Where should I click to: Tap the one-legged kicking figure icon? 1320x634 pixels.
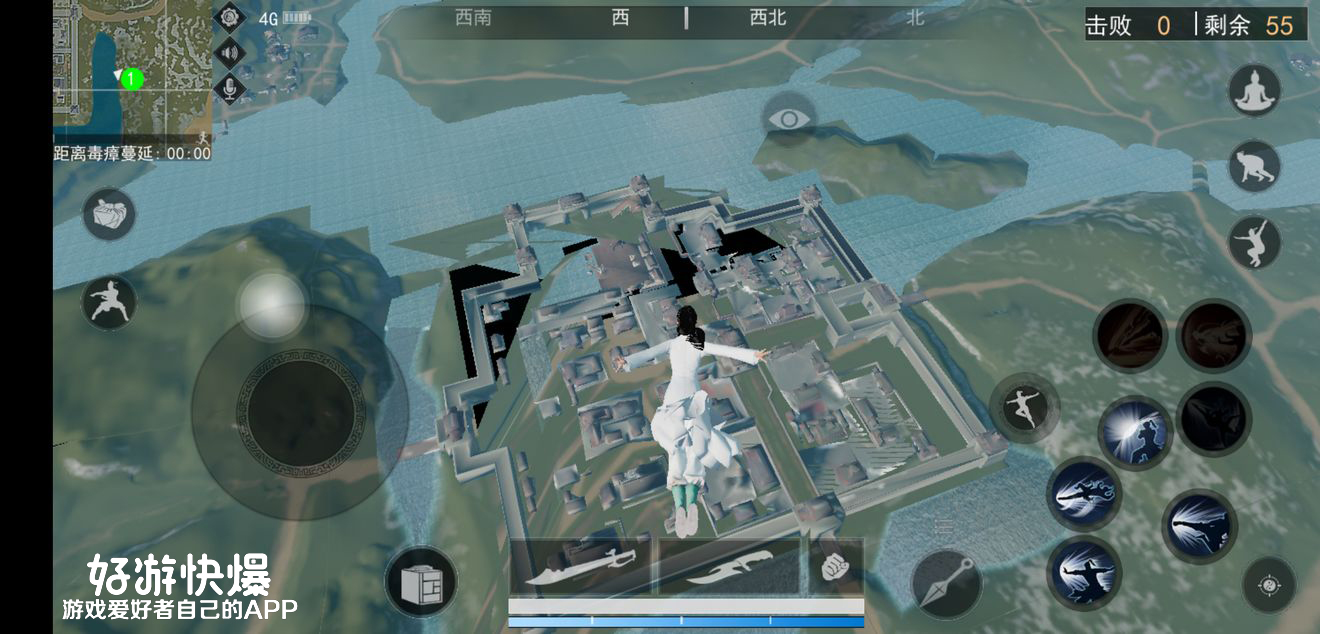point(1254,242)
